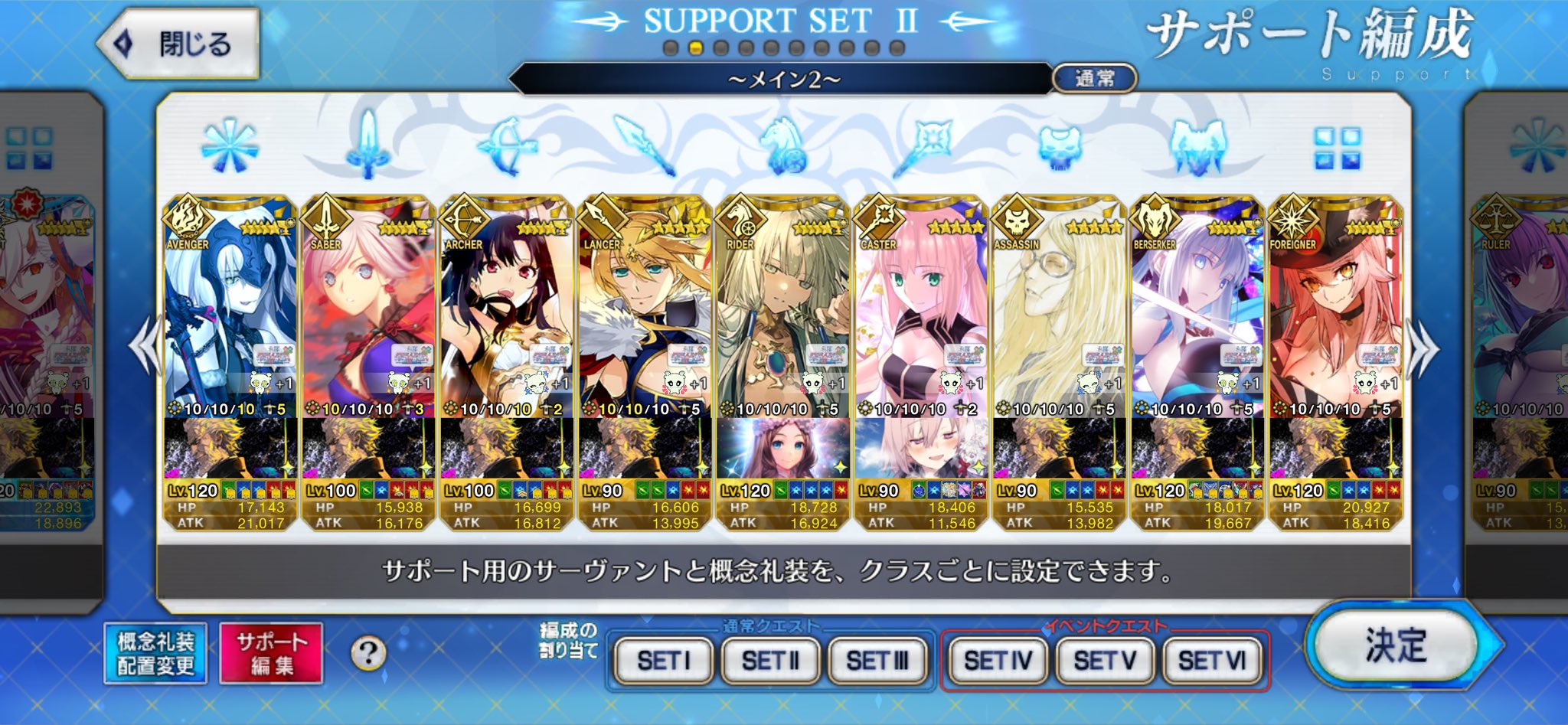
Task: Assign event formation to SET VI
Action: [x=1212, y=660]
